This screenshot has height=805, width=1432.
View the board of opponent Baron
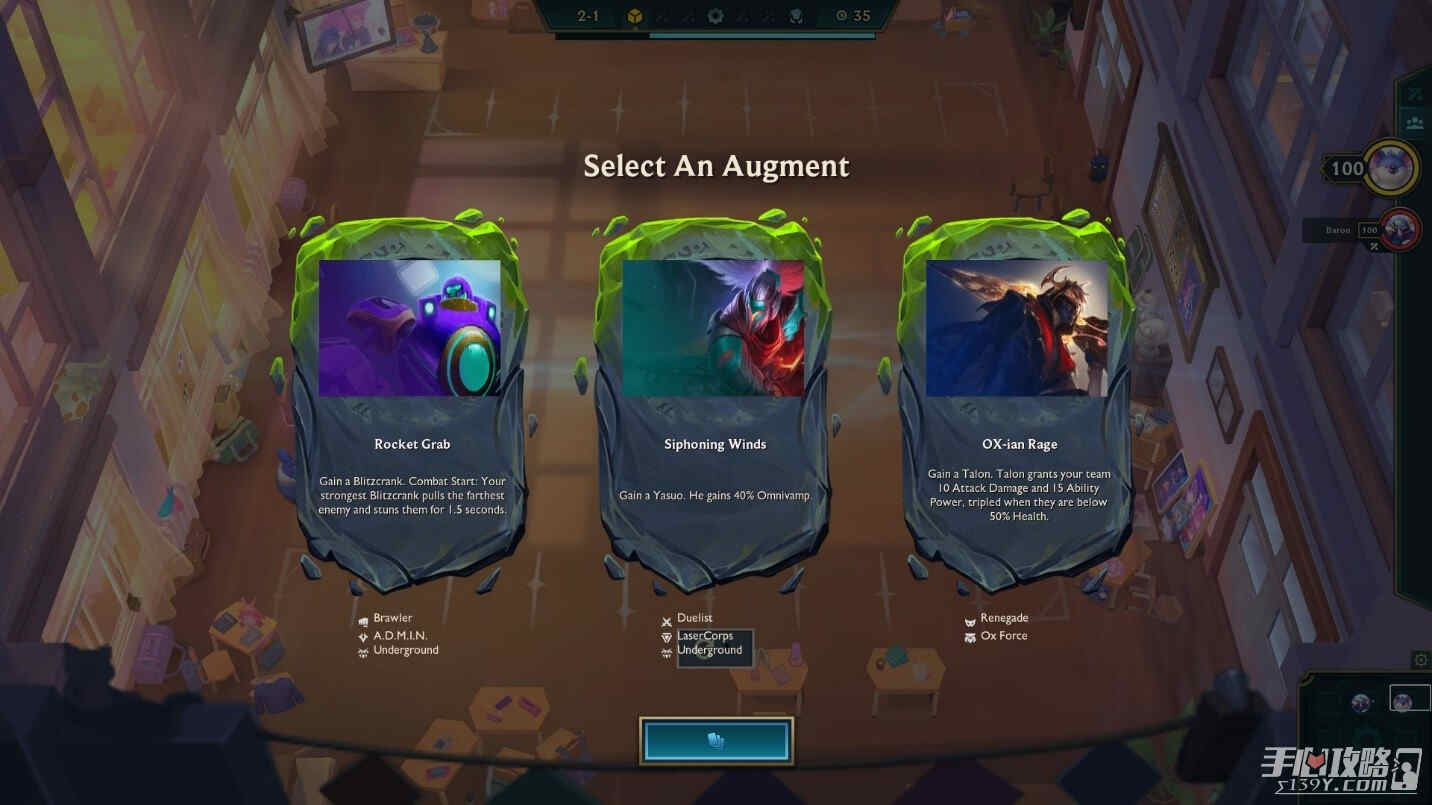(x=1400, y=229)
